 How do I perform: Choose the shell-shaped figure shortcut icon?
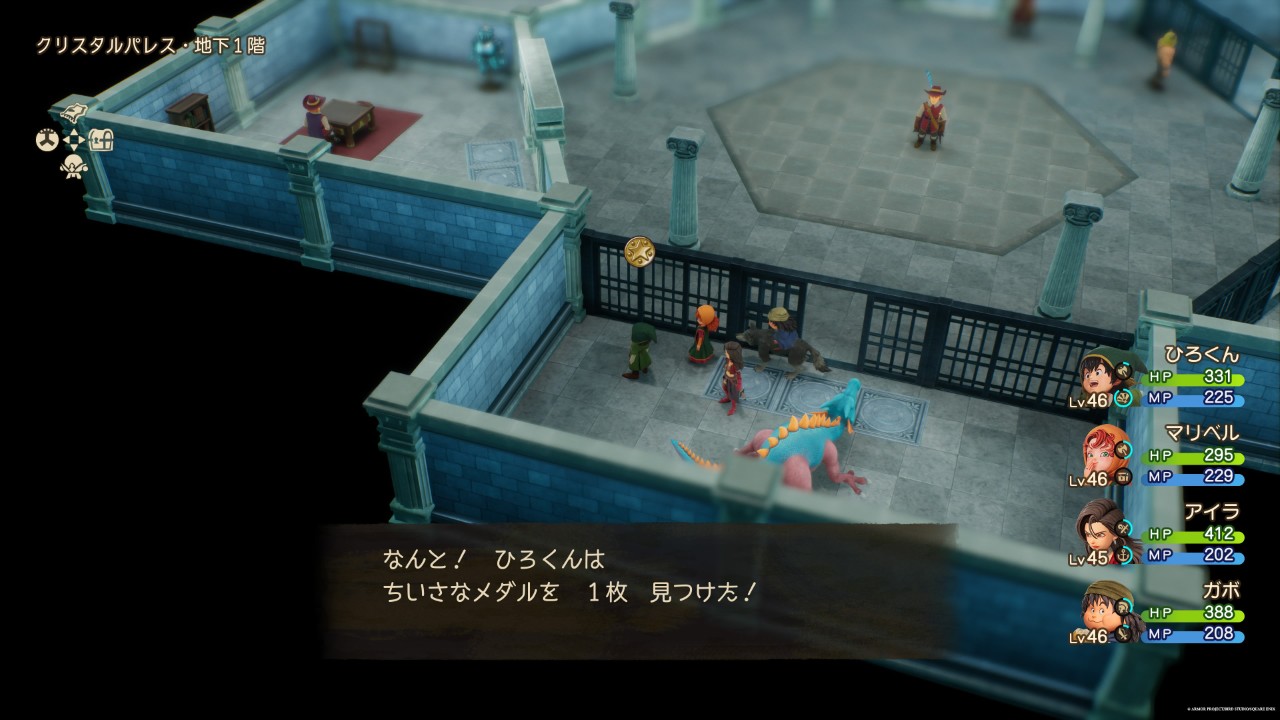point(74,167)
